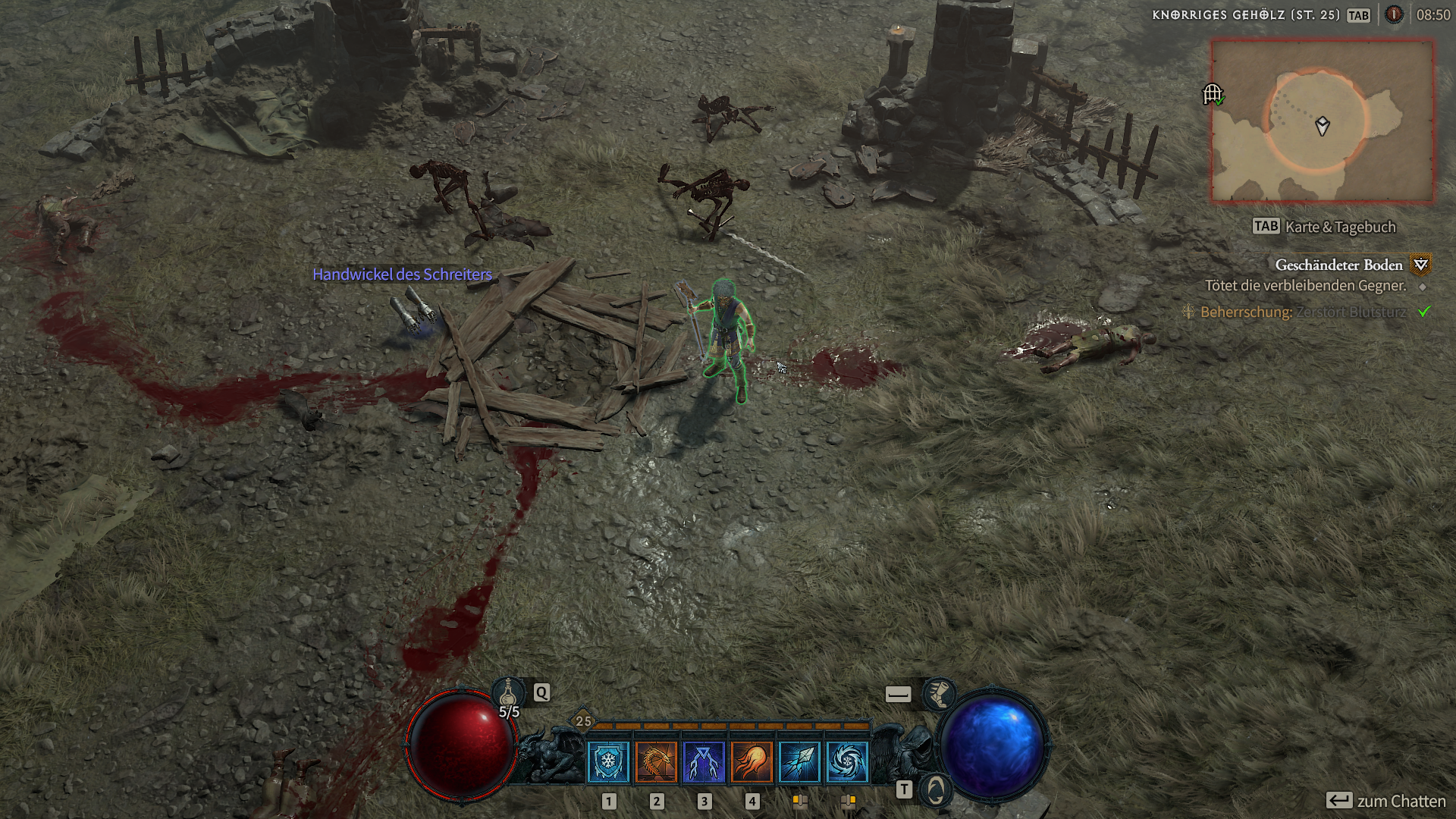Use the healing potion icon
1456x819 pixels.
click(509, 692)
